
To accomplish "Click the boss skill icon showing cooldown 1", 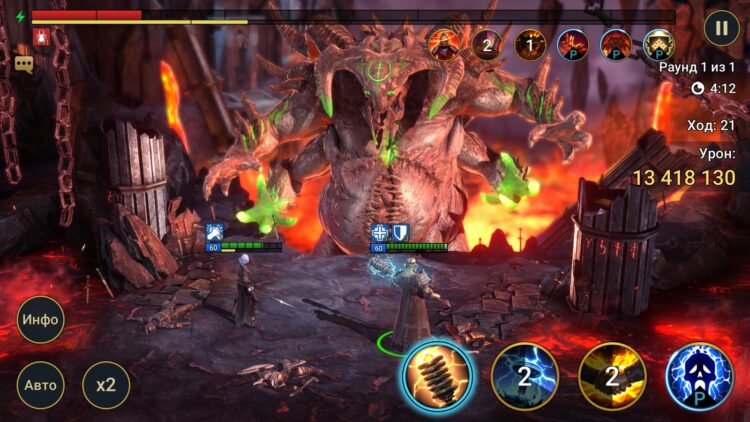I will tap(529, 44).
